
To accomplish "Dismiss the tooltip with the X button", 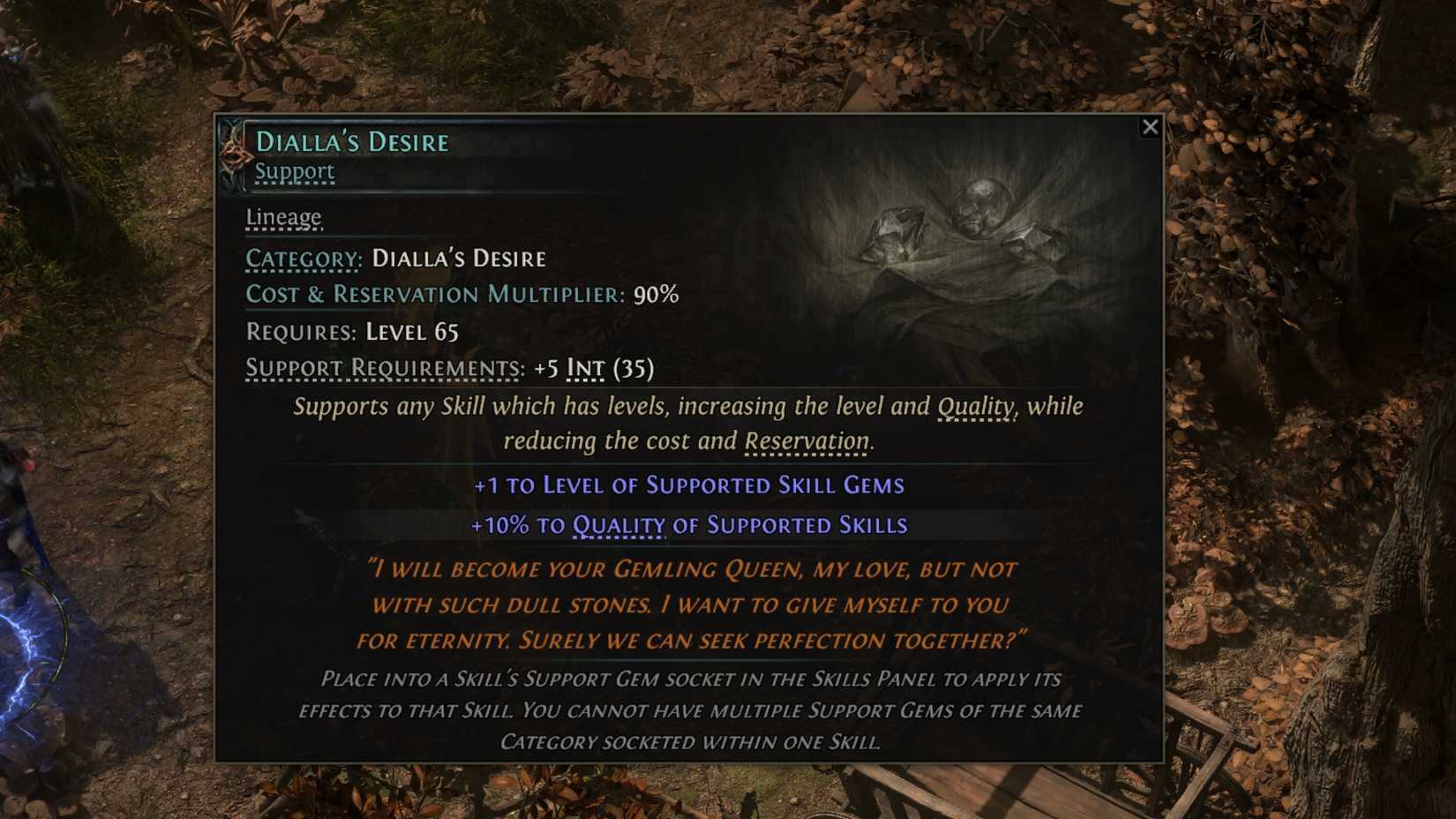I will 1150,127.
